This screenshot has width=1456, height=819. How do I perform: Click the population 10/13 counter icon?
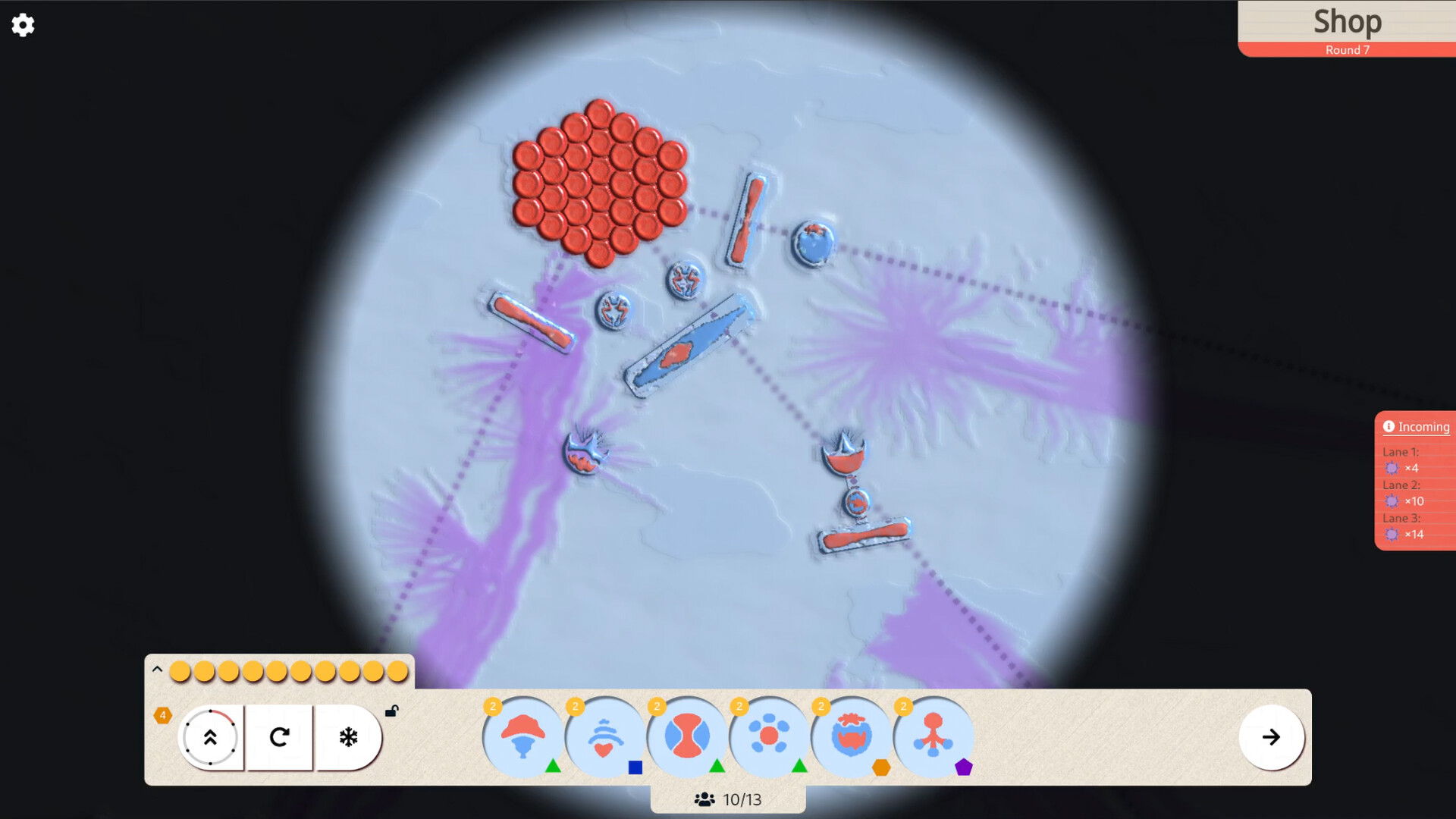point(704,799)
